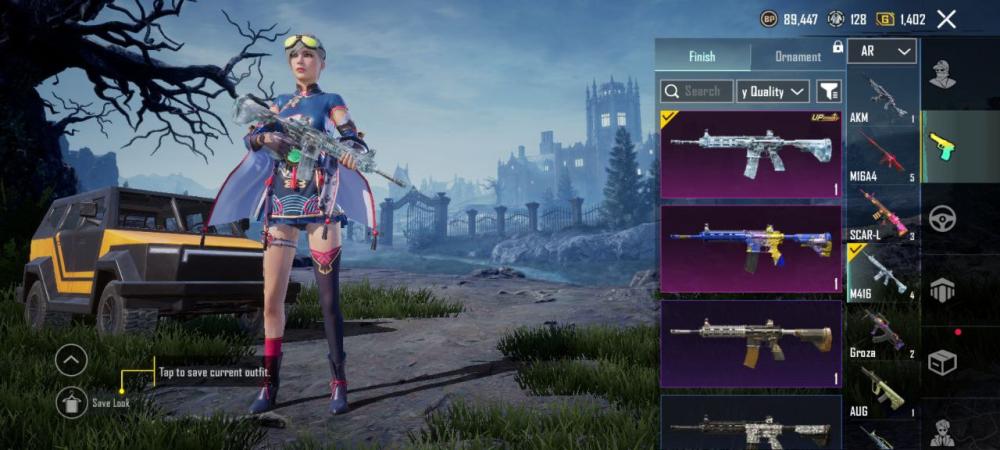Click the skin search field

pos(697,91)
